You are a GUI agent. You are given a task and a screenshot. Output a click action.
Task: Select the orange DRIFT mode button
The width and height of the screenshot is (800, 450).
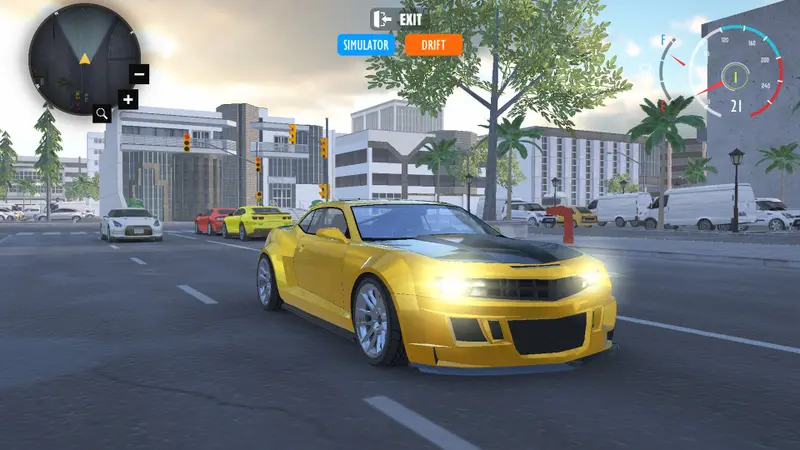point(434,45)
